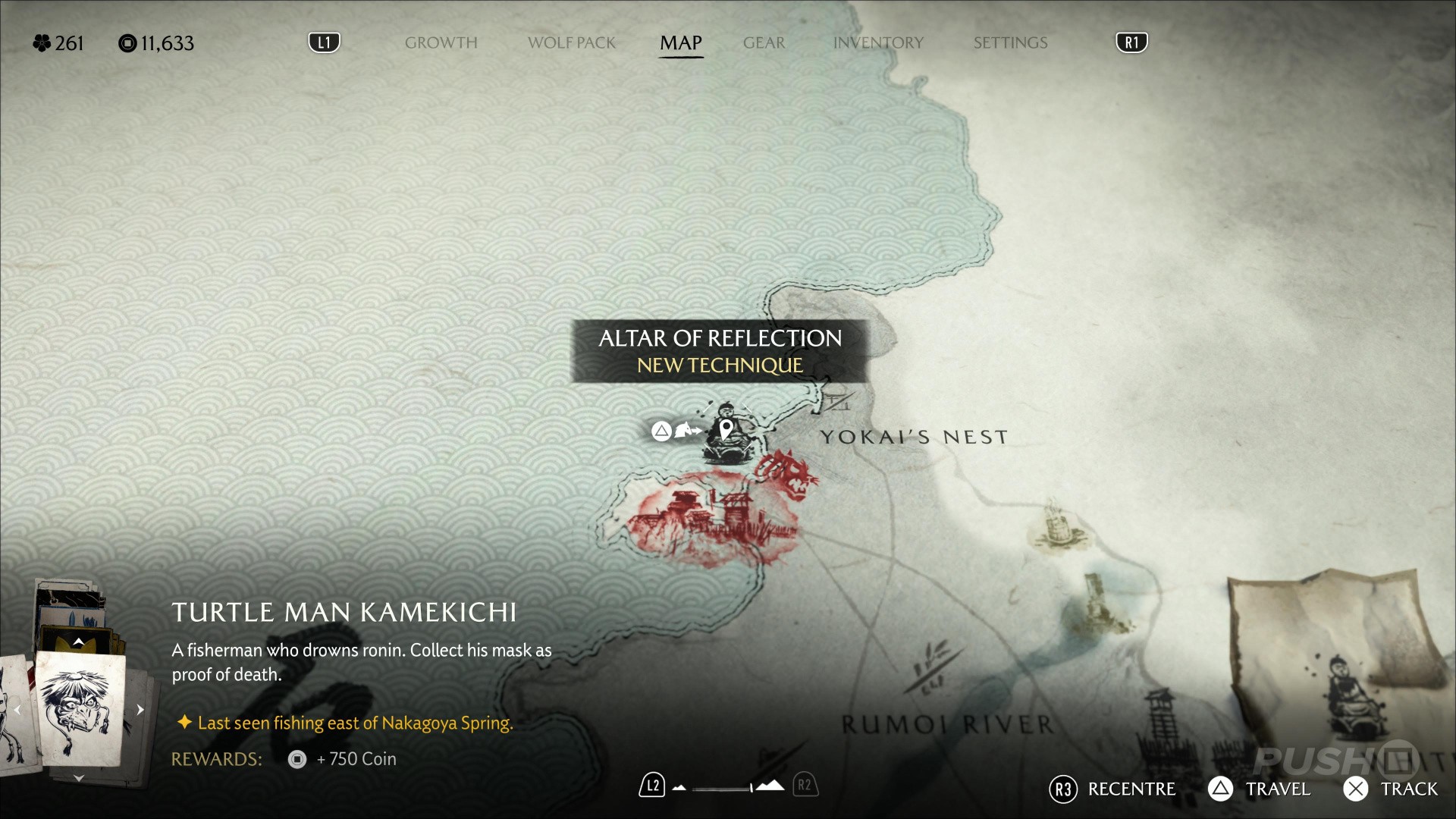This screenshot has height=819, width=1456.
Task: Choose the Turtle Man Kamekichi bounty card
Action: point(80,709)
